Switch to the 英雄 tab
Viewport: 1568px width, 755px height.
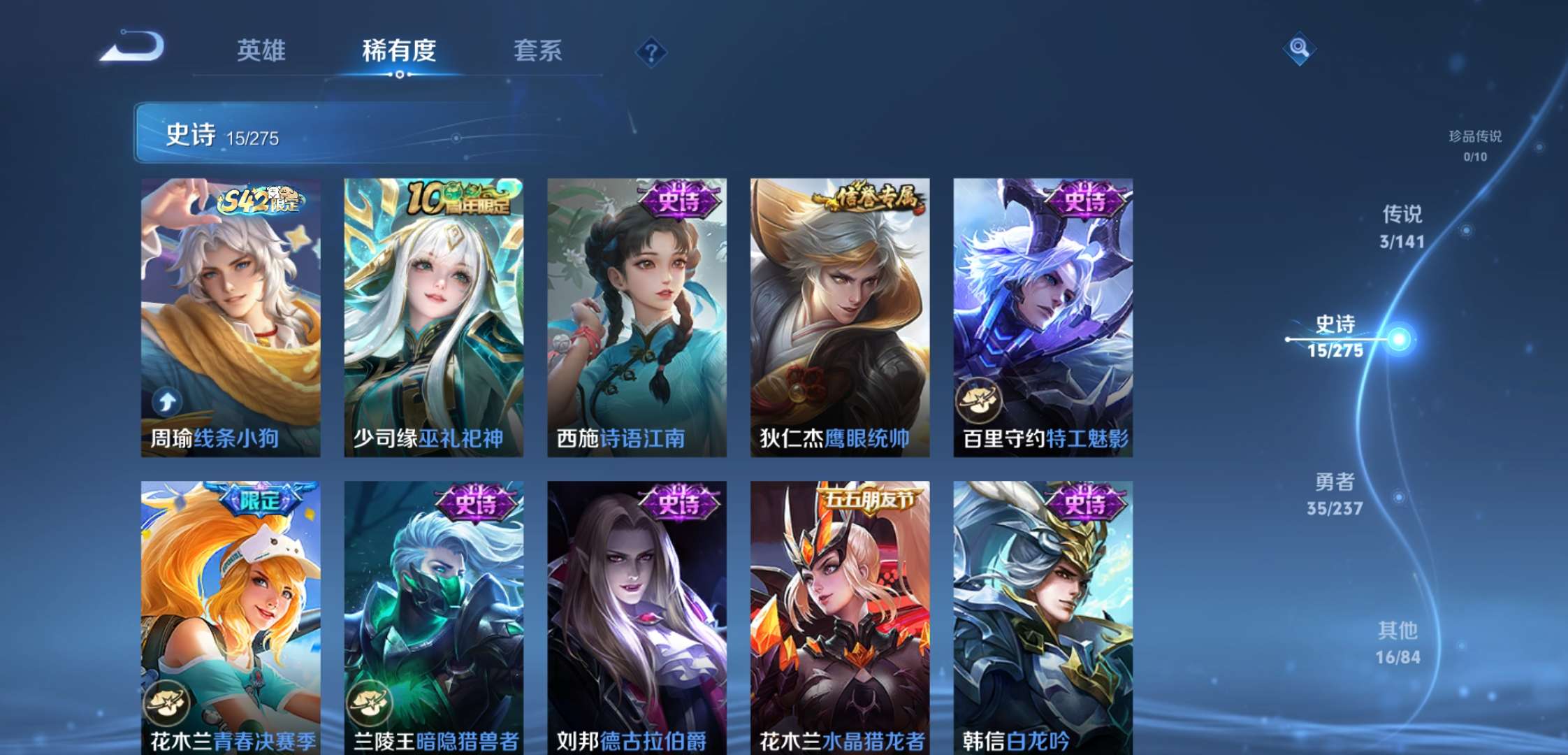pos(261,51)
